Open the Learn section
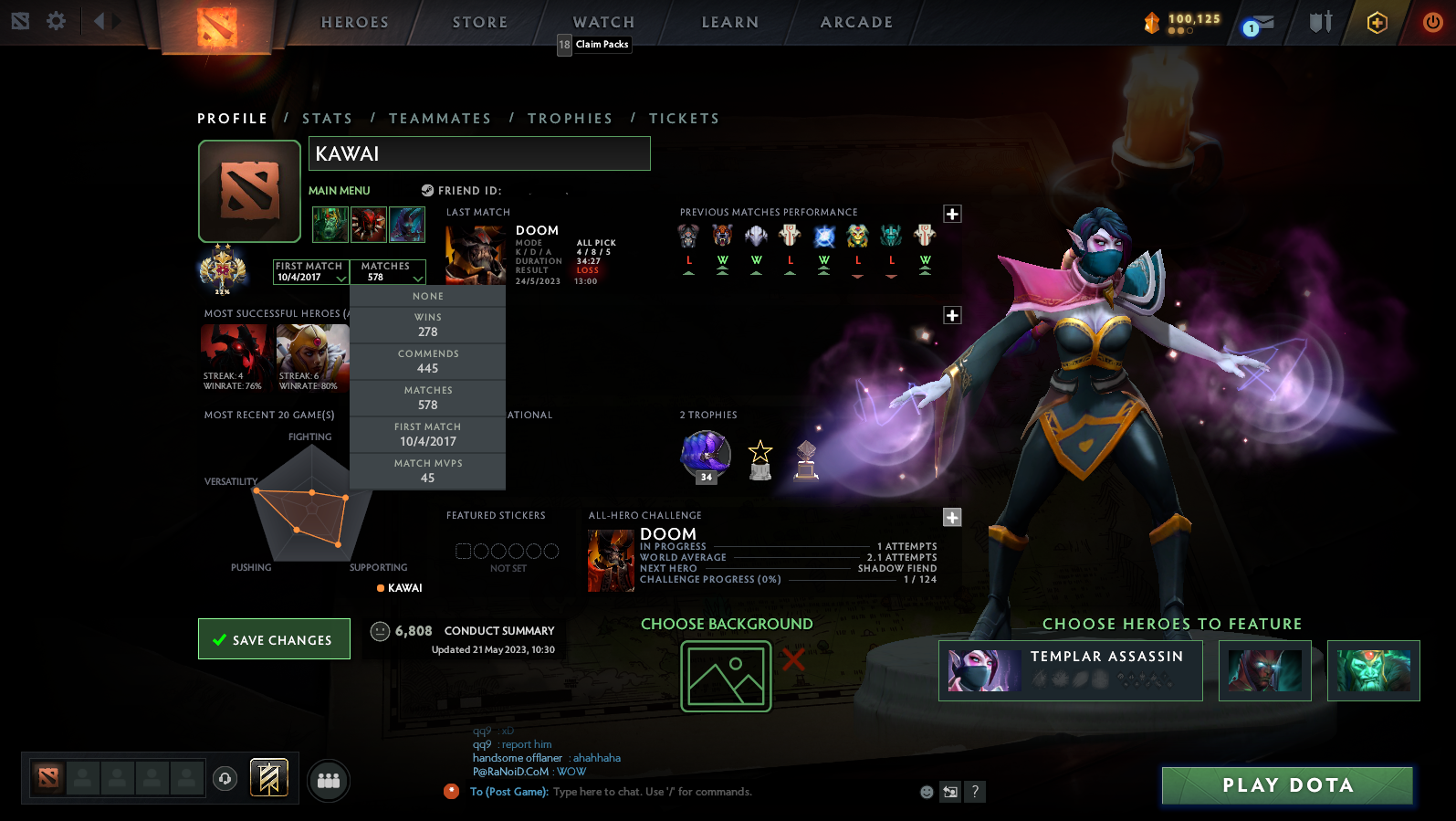Screen dimensions: 1456x821 [x=729, y=22]
